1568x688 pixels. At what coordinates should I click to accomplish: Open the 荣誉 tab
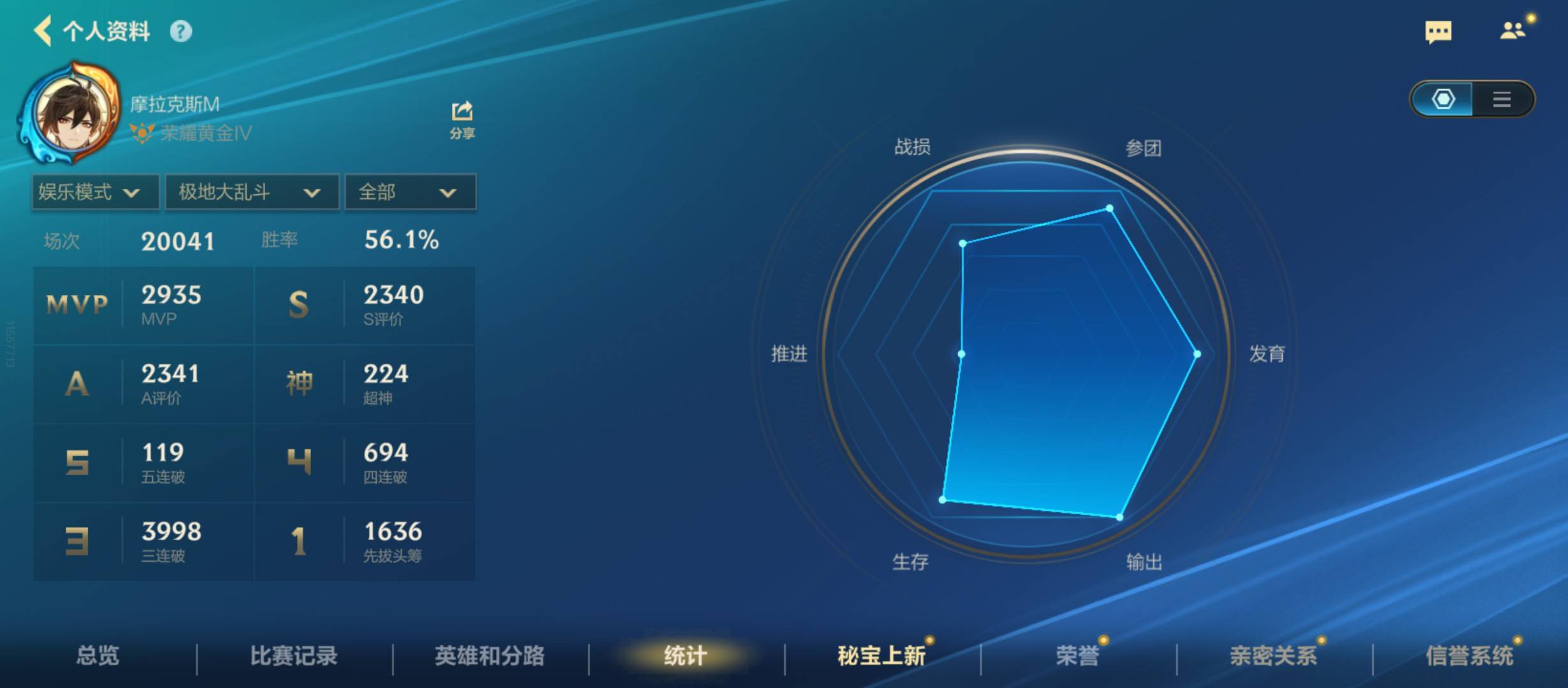pos(1082,656)
